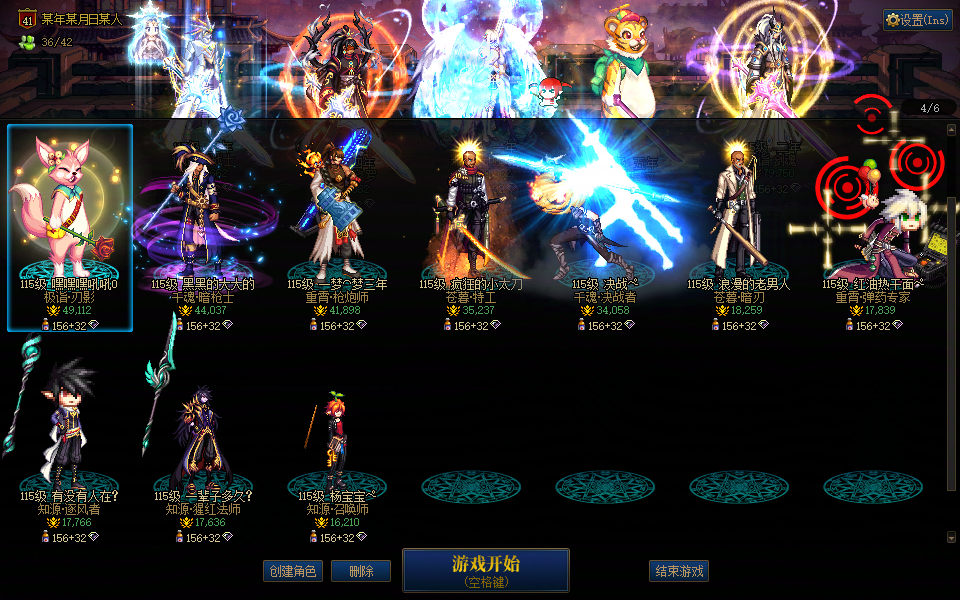The width and height of the screenshot is (960, 600).
Task: Click the 创建角色 create character button
Action: (293, 571)
